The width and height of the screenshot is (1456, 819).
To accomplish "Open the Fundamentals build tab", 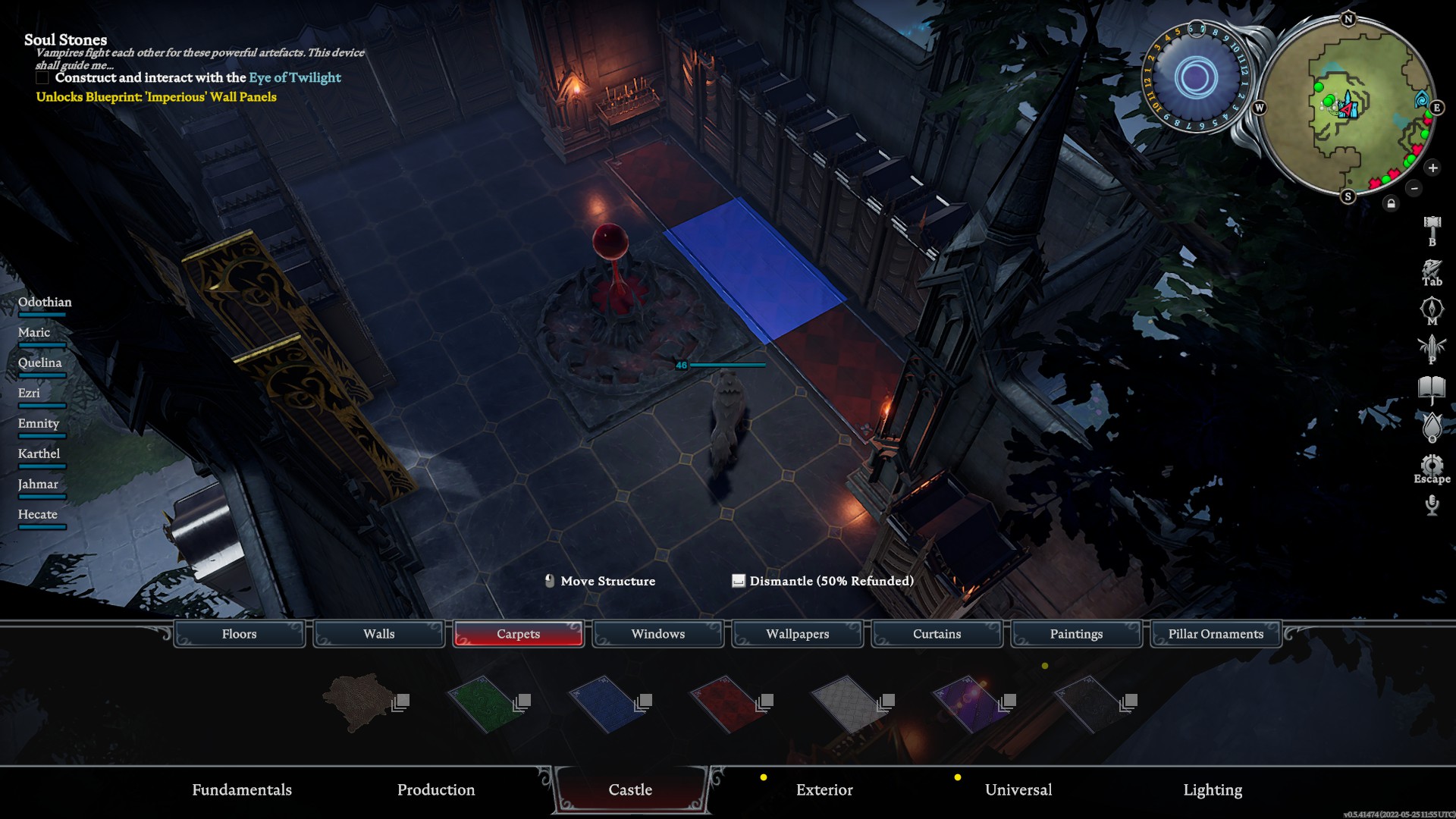I will [242, 790].
